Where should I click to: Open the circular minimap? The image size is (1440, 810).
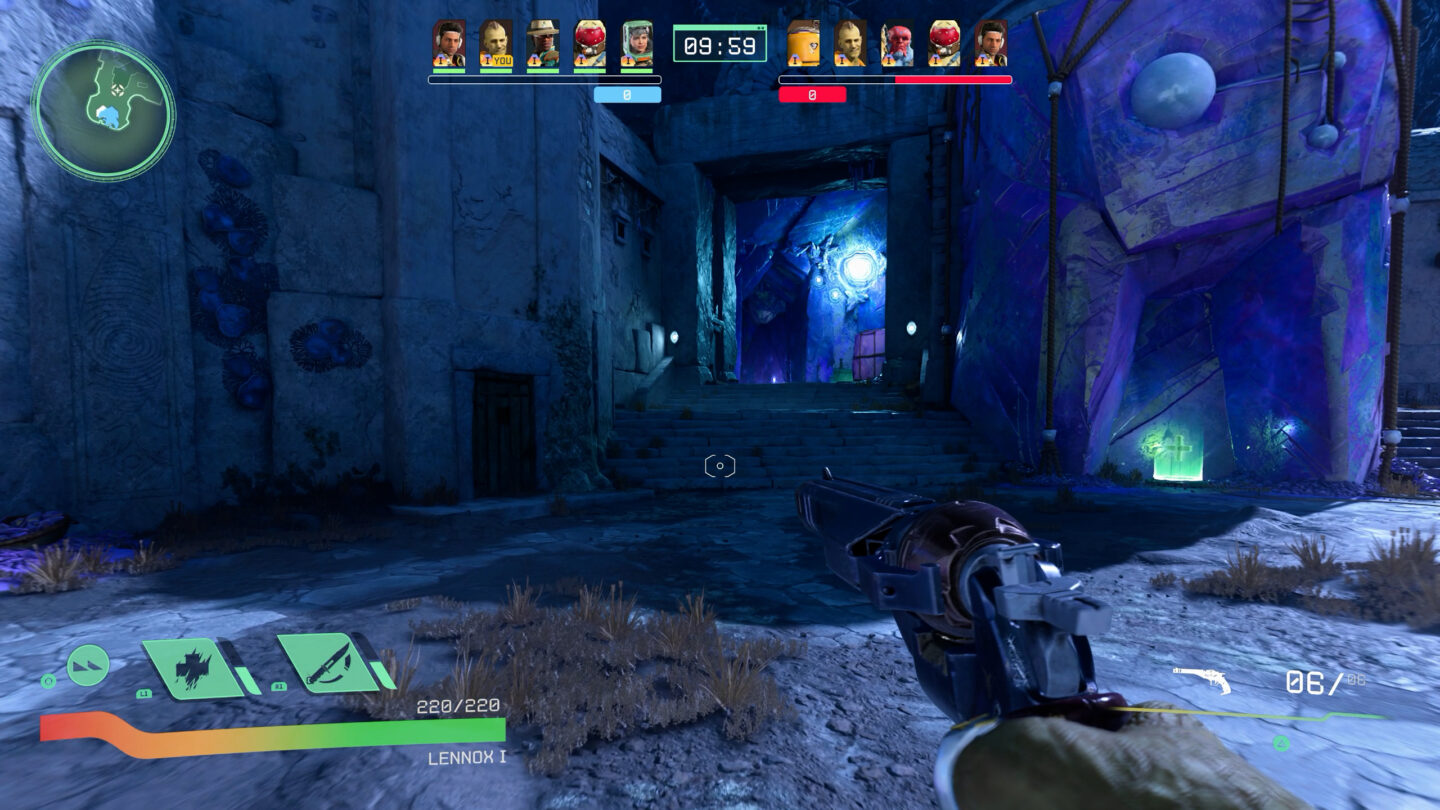(x=103, y=110)
